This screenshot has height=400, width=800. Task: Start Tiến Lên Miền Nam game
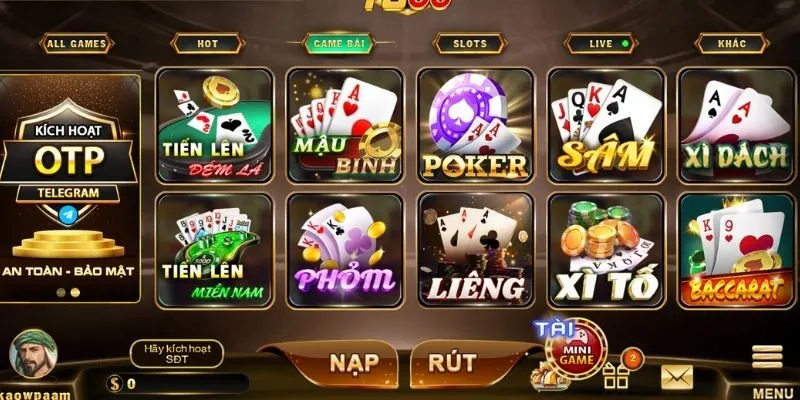click(x=214, y=250)
